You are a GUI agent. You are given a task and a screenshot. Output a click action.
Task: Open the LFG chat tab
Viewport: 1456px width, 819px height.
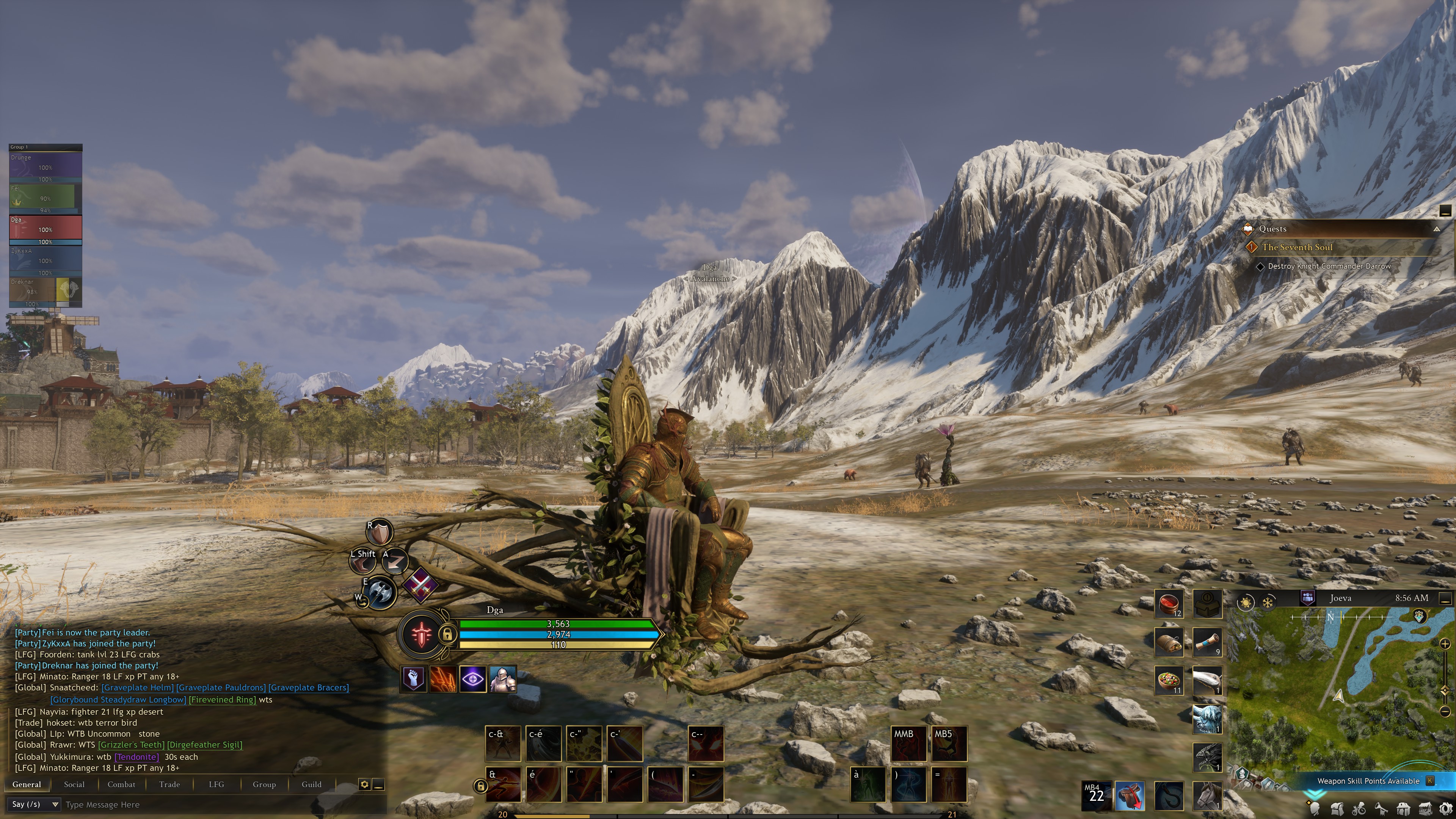pos(216,784)
